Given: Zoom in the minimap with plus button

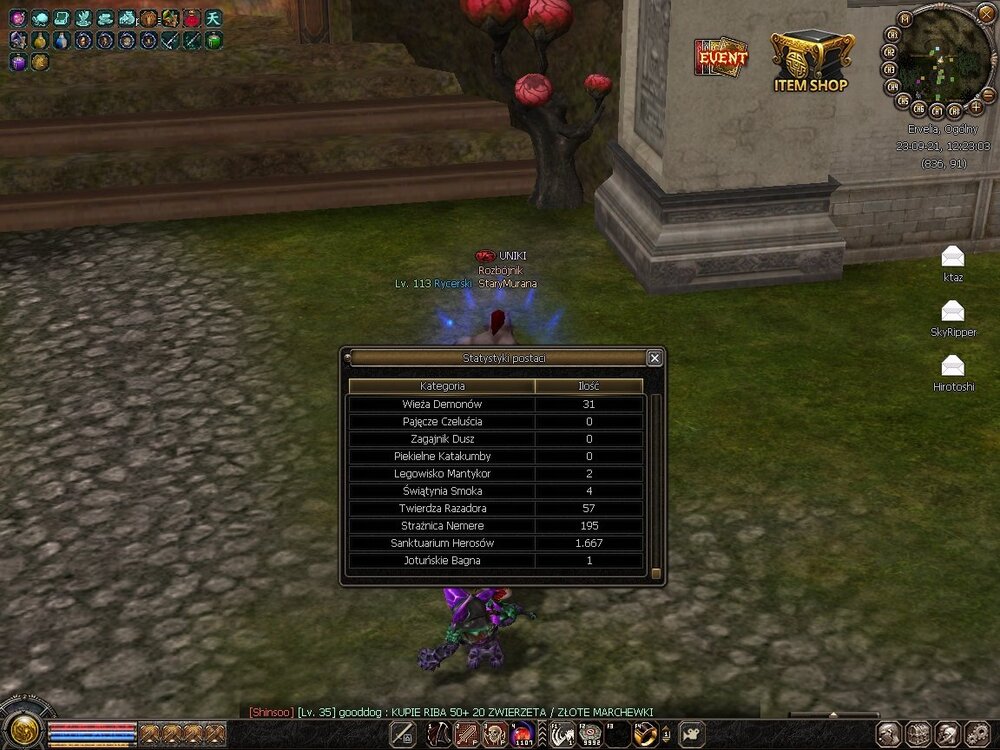Looking at the screenshot, I should pyautogui.click(x=976, y=106).
